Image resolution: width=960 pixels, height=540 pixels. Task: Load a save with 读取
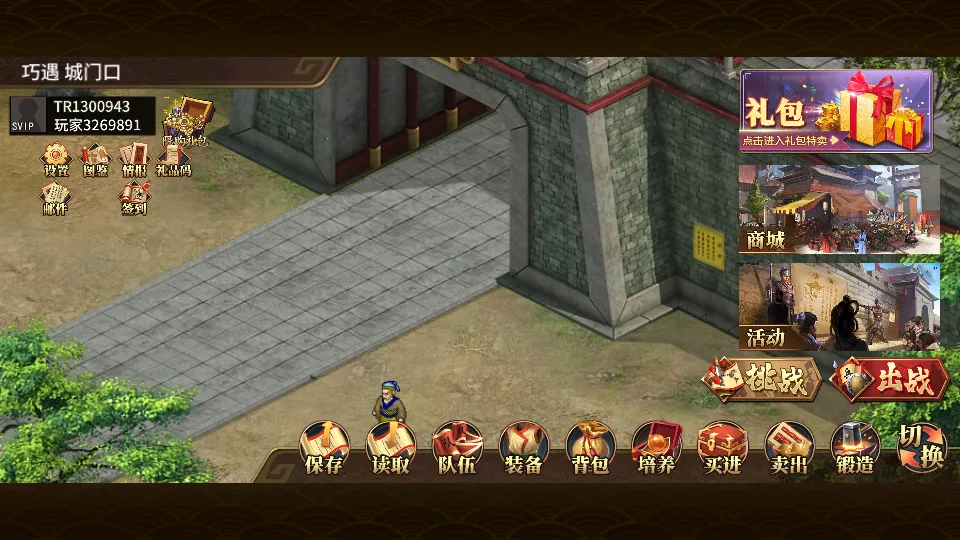tap(391, 448)
